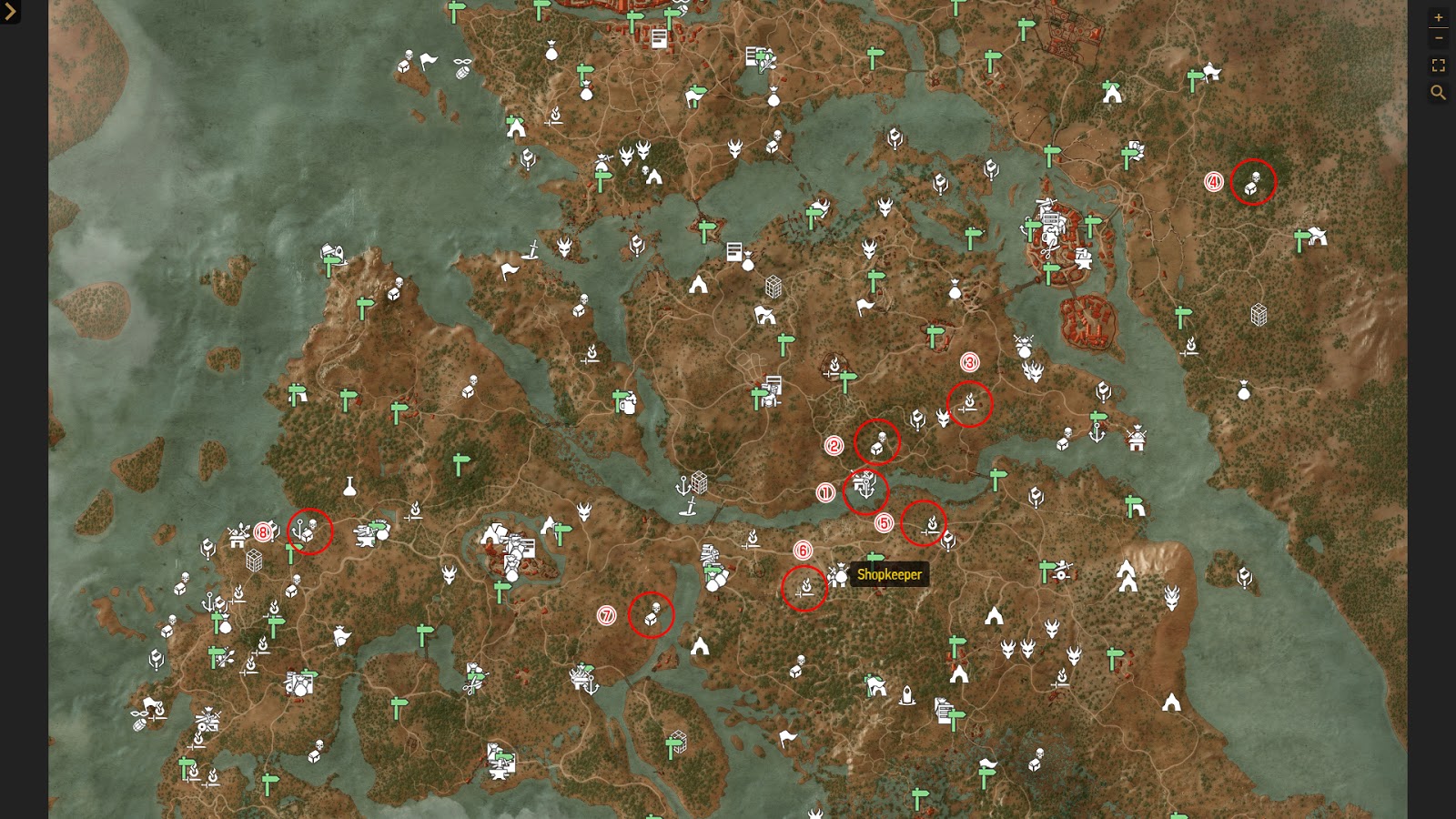The image size is (1456, 819).
Task: Pick the flame and sword marker in circle 3
Action: click(x=970, y=404)
